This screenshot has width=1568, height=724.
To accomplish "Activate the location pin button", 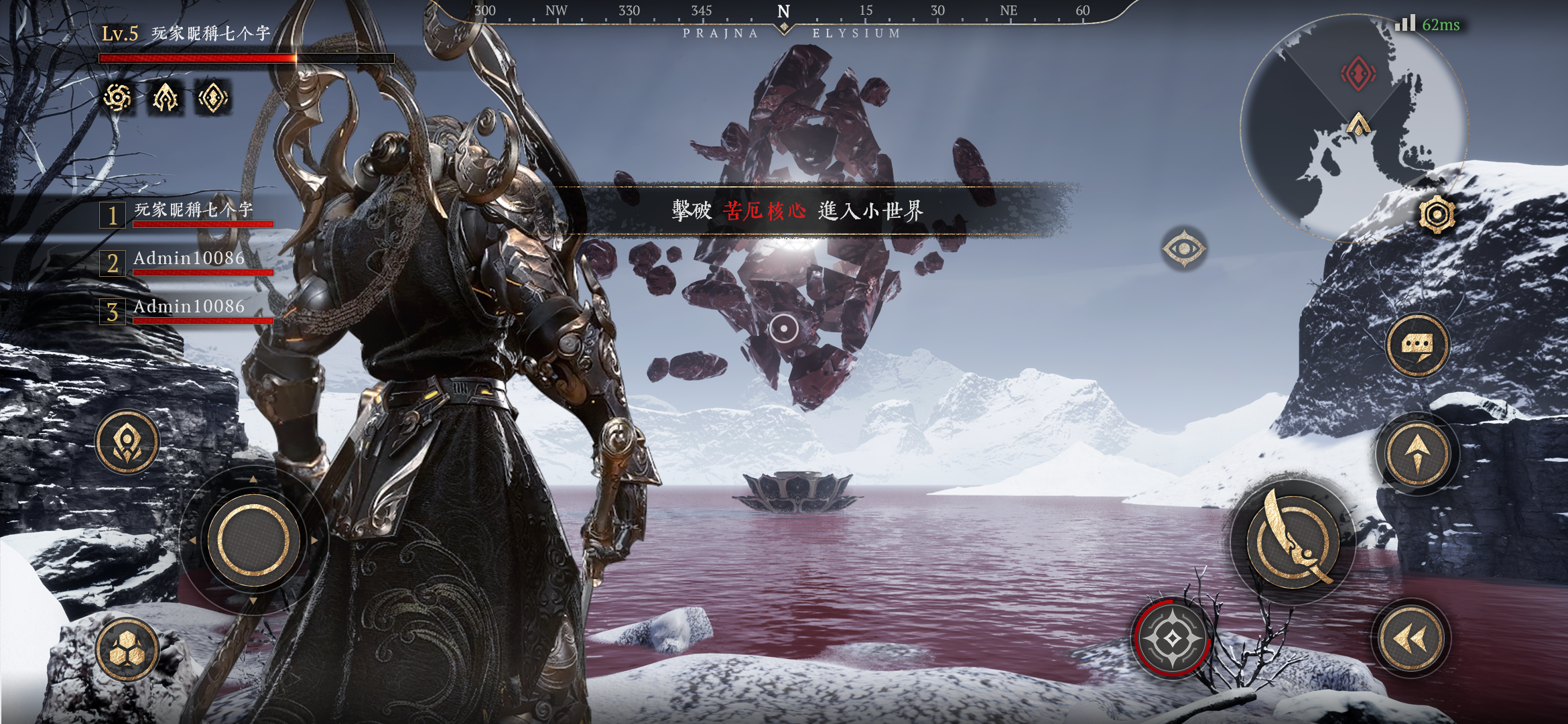I will 127,442.
